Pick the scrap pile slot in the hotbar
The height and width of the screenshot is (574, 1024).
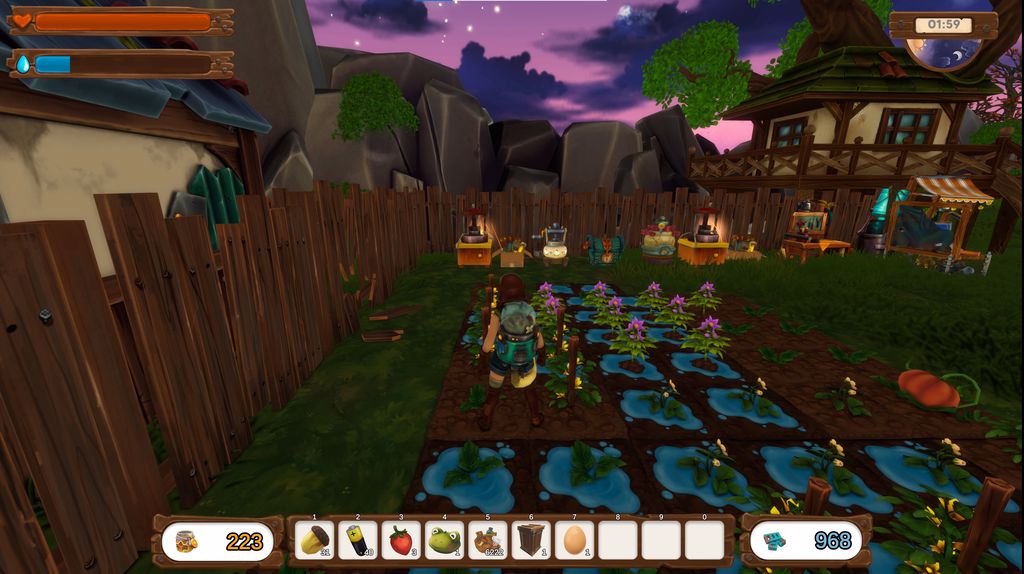click(x=488, y=541)
